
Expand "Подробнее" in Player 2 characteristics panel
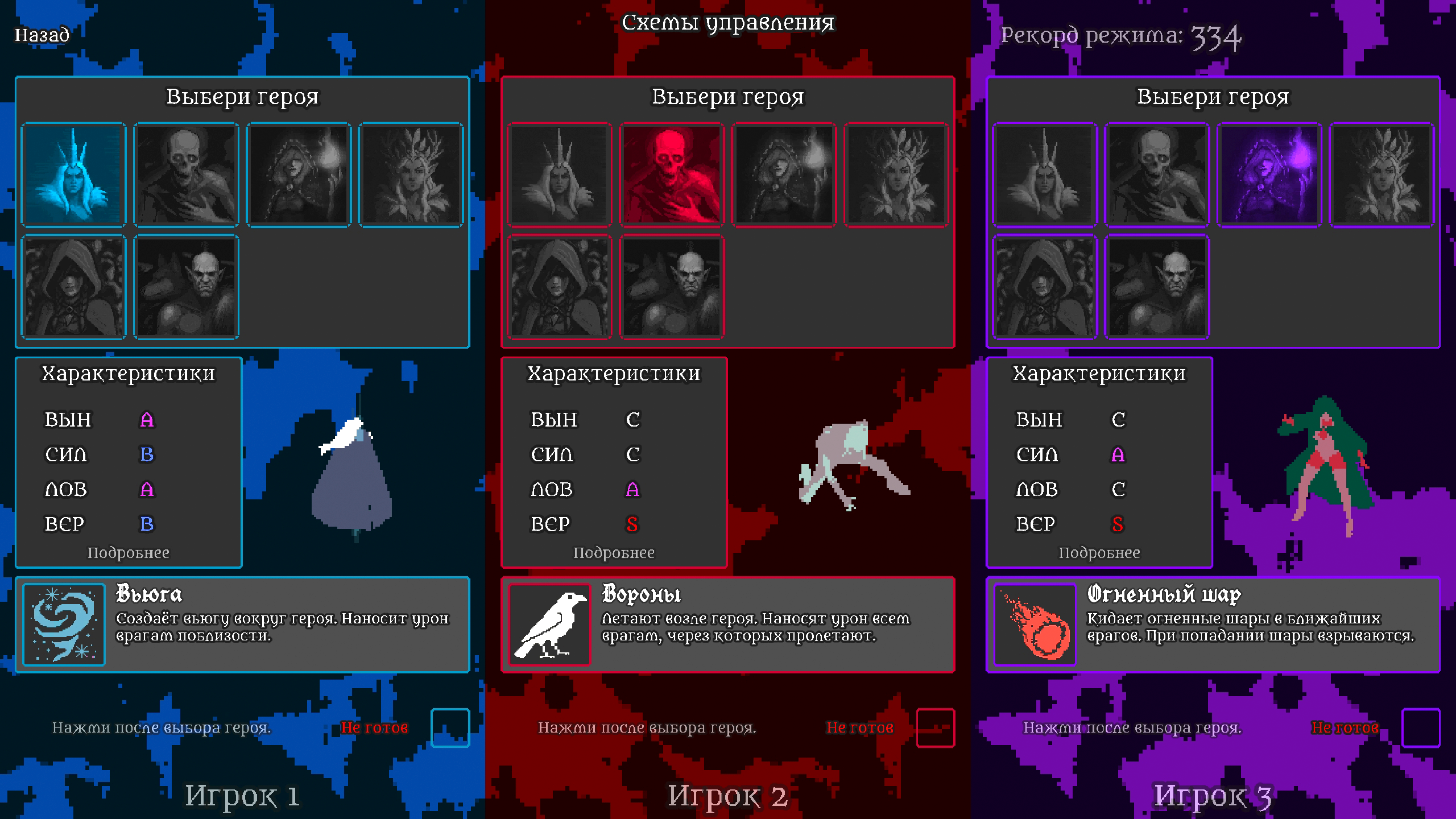pyautogui.click(x=614, y=552)
